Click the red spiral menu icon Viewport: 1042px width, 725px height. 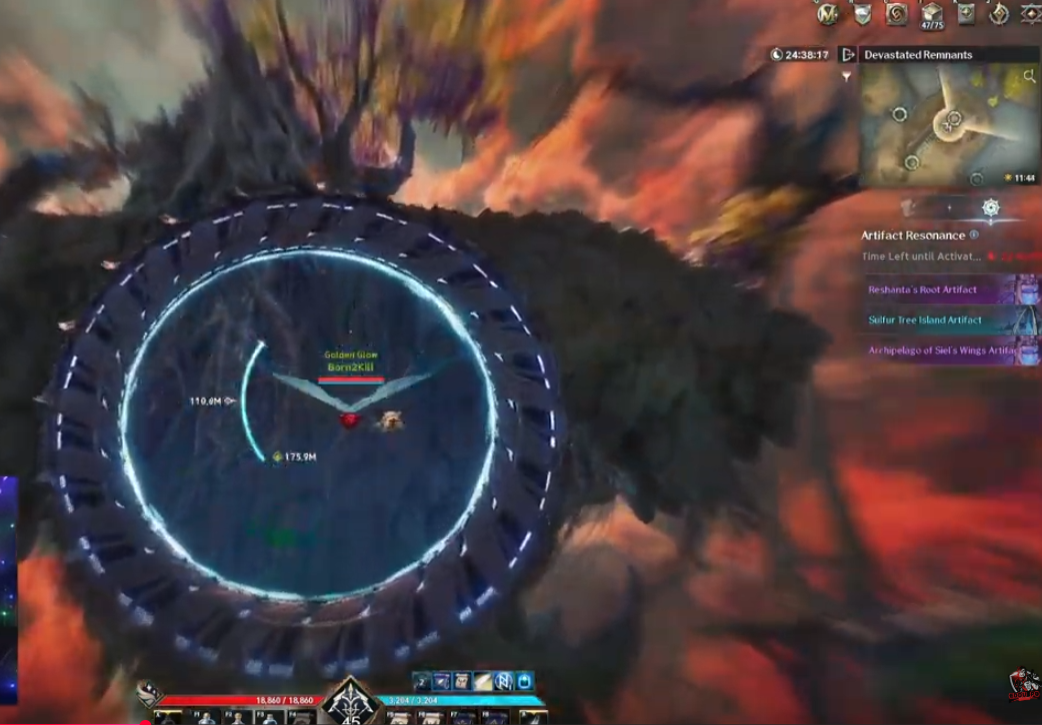tap(897, 14)
